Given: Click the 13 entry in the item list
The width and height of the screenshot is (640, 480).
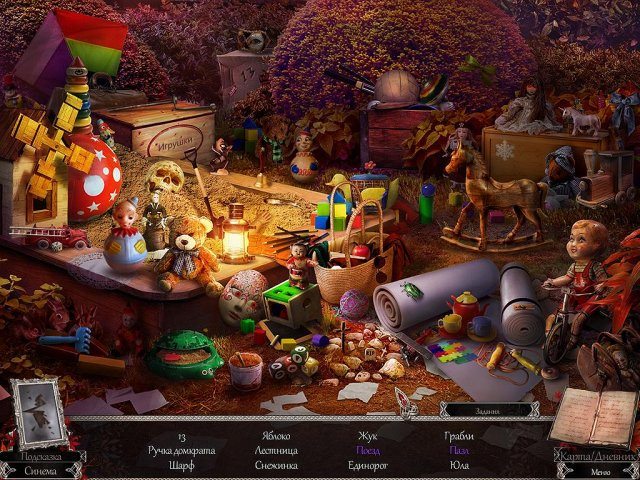Looking at the screenshot, I should tap(181, 436).
